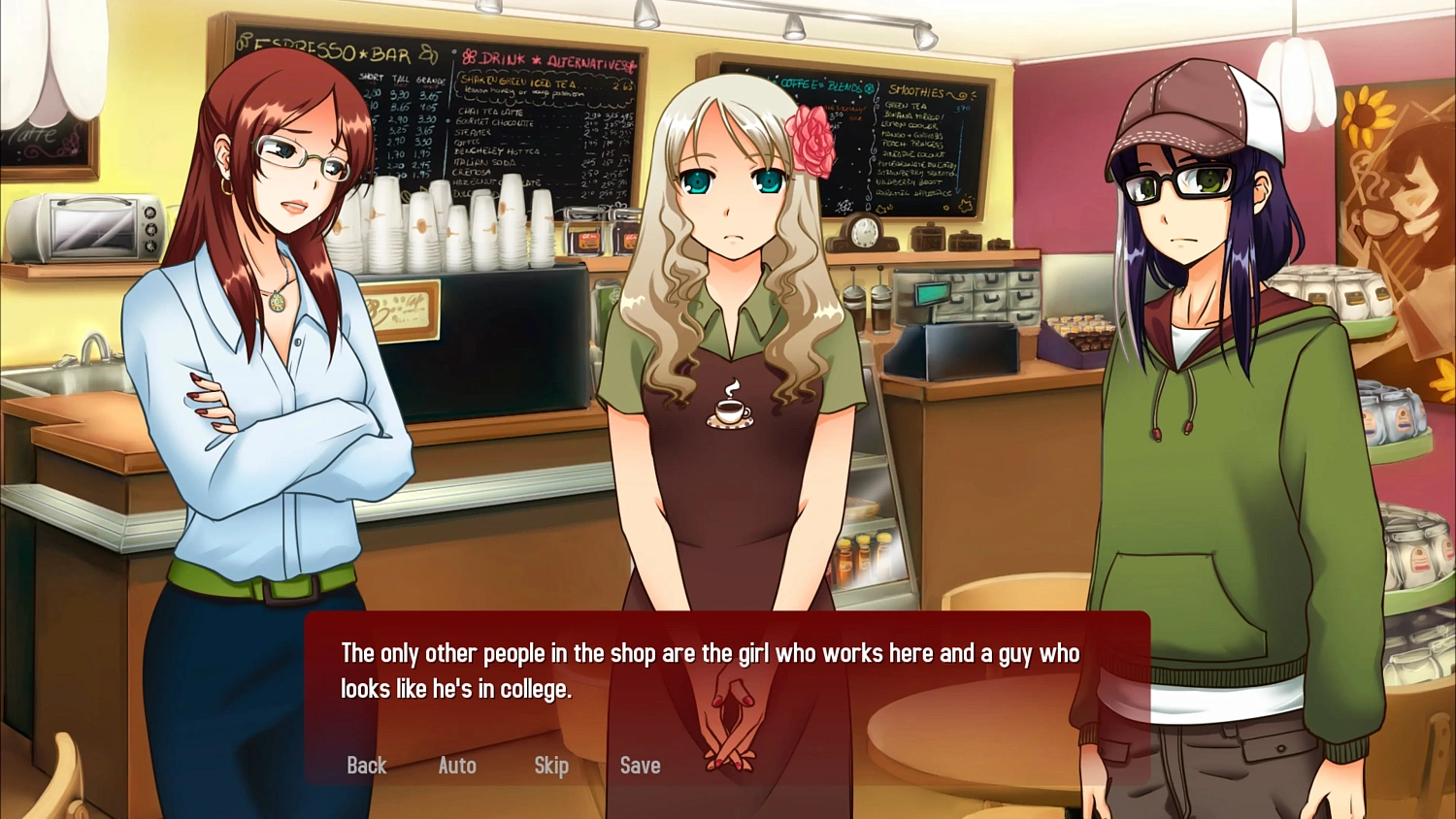Switch to Auto mode in the quick menu
This screenshot has width=1456, height=819.
pos(456,766)
